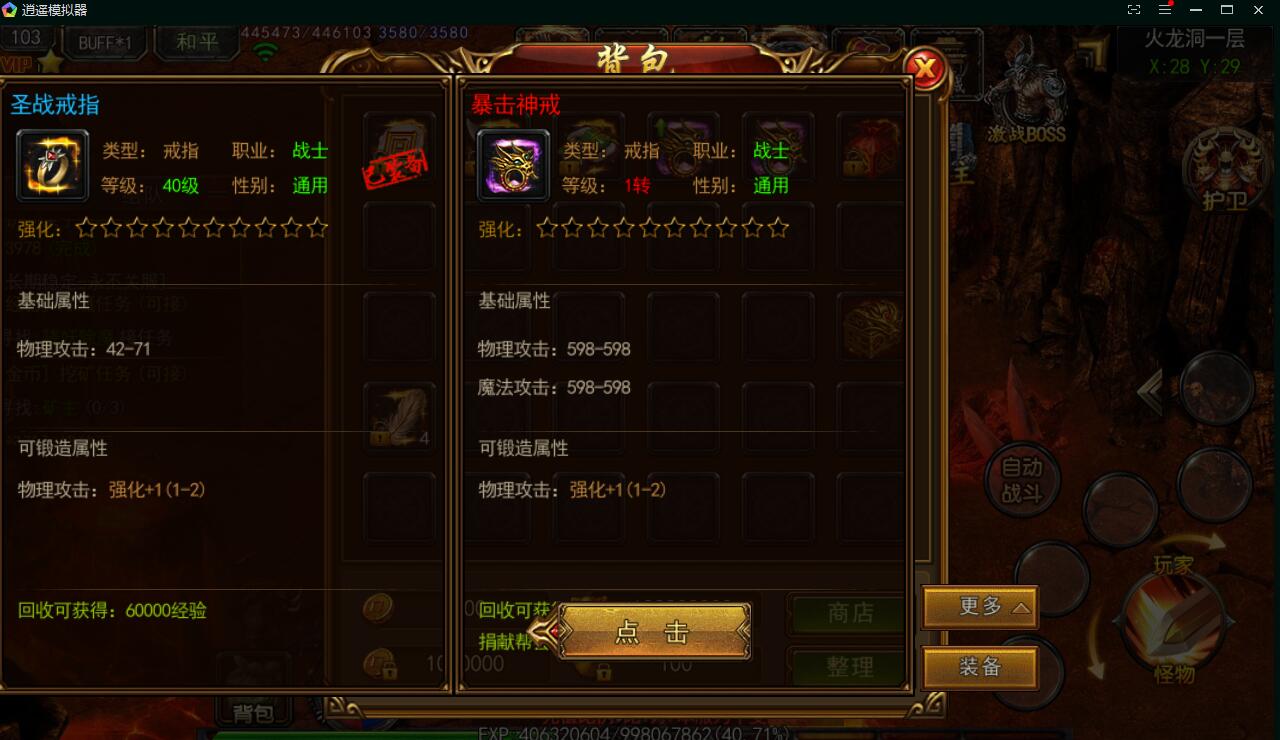This screenshot has height=740, width=1280.
Task: Open the 商店 shop
Action: point(850,613)
